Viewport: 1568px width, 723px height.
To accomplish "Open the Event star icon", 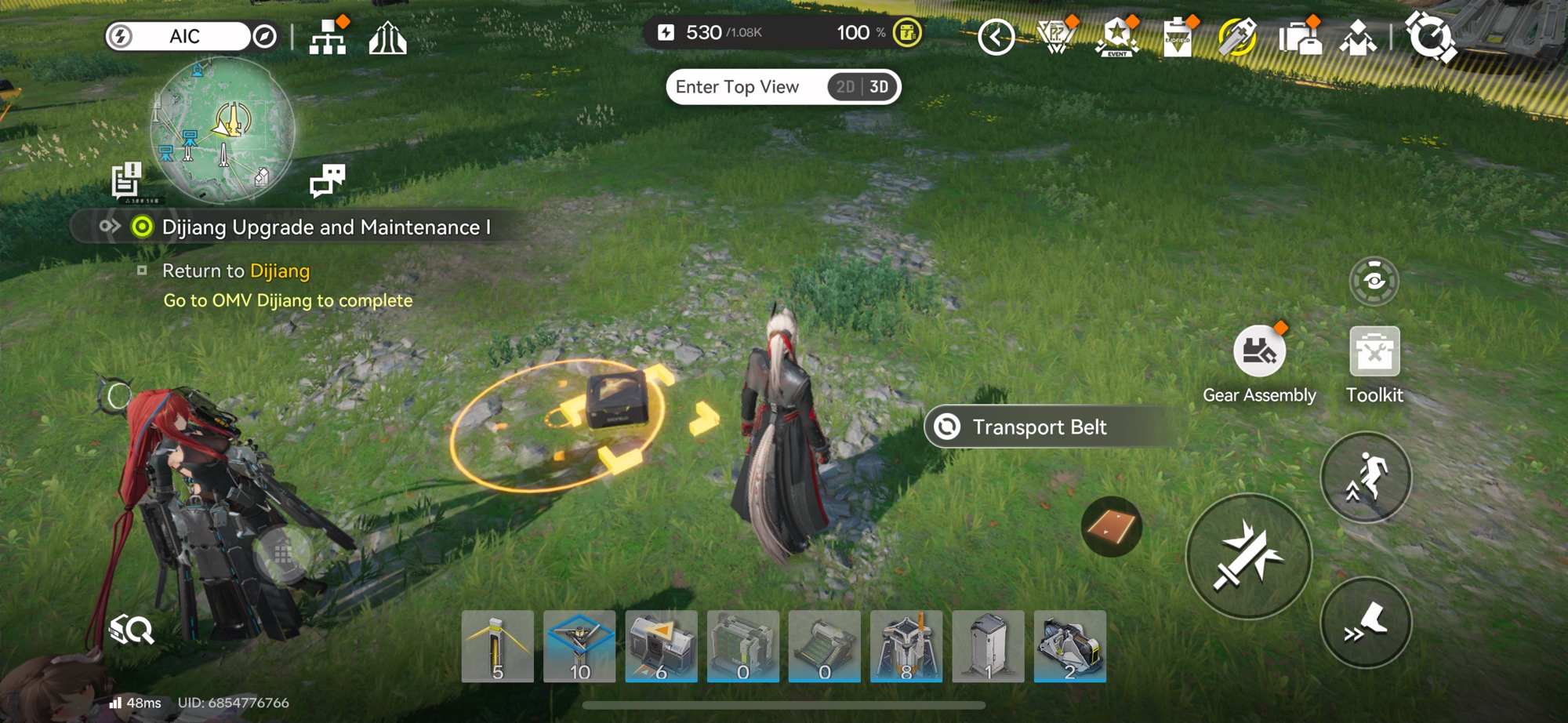I will click(1116, 37).
